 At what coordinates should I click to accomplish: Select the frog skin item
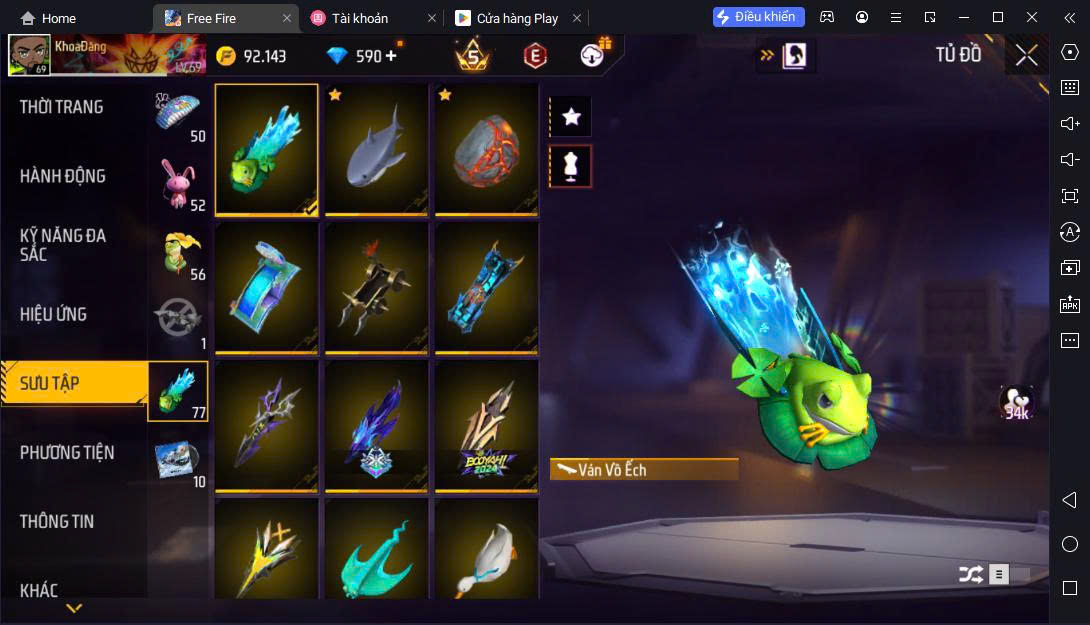pyautogui.click(x=266, y=149)
